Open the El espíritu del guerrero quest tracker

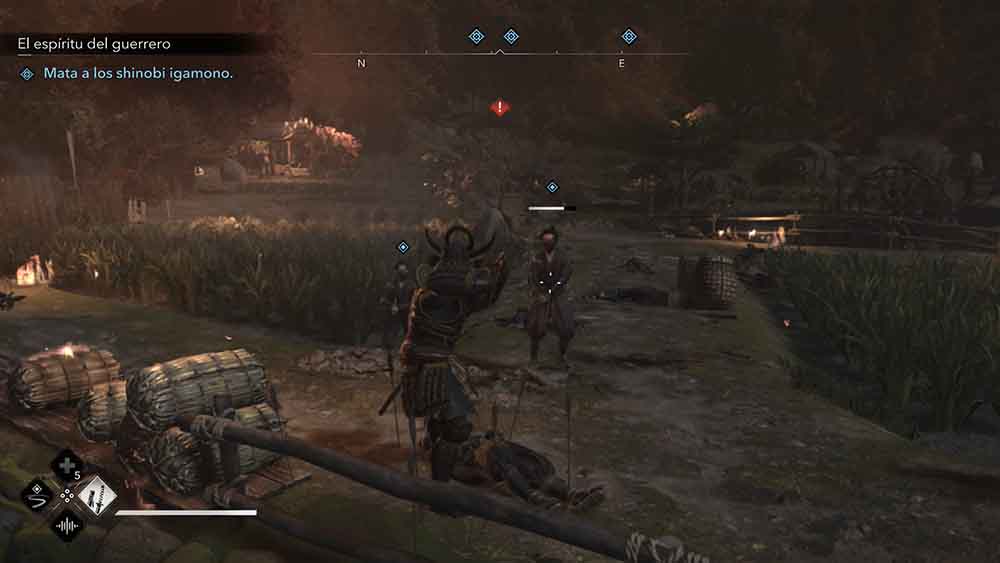pyautogui.click(x=94, y=45)
